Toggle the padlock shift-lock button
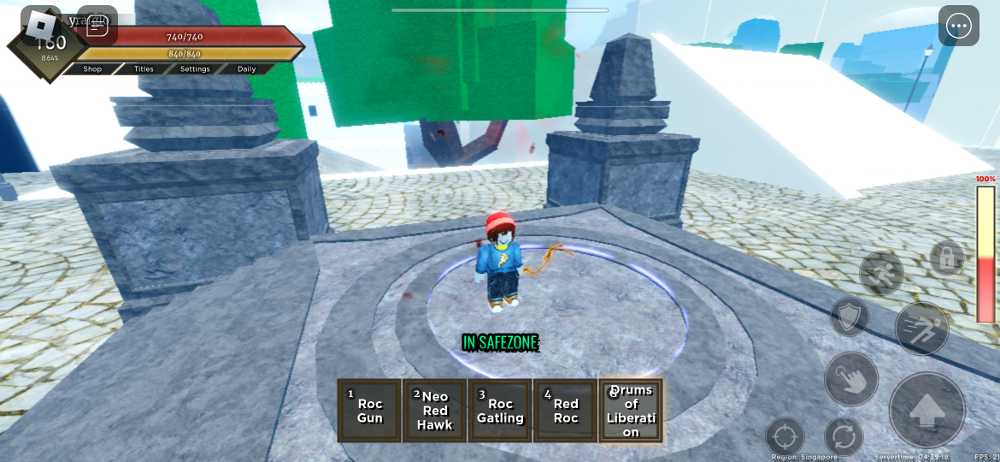This screenshot has width=1000, height=462. click(946, 259)
